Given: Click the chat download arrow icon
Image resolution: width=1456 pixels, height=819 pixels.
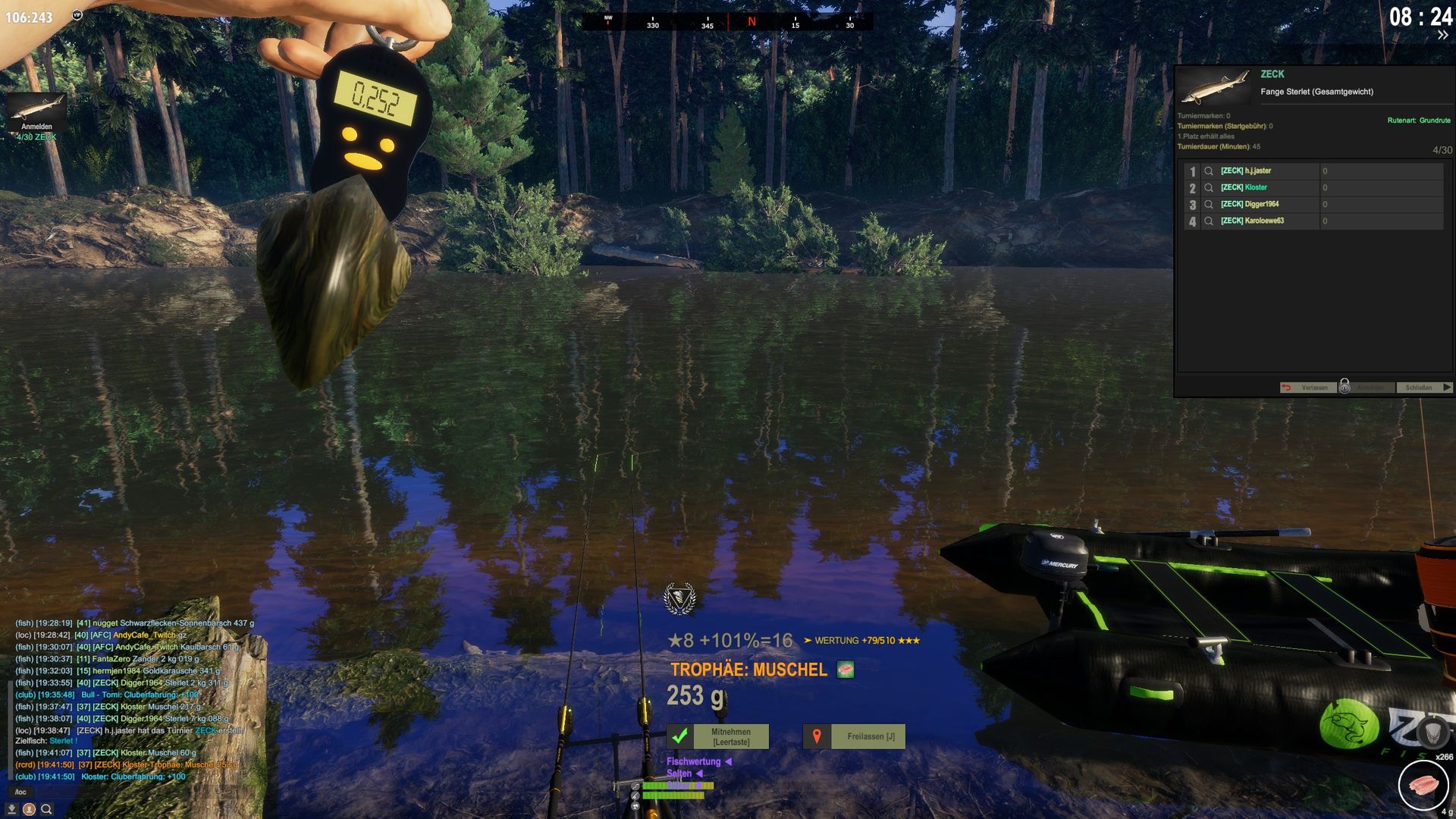Looking at the screenshot, I should pyautogui.click(x=12, y=809).
